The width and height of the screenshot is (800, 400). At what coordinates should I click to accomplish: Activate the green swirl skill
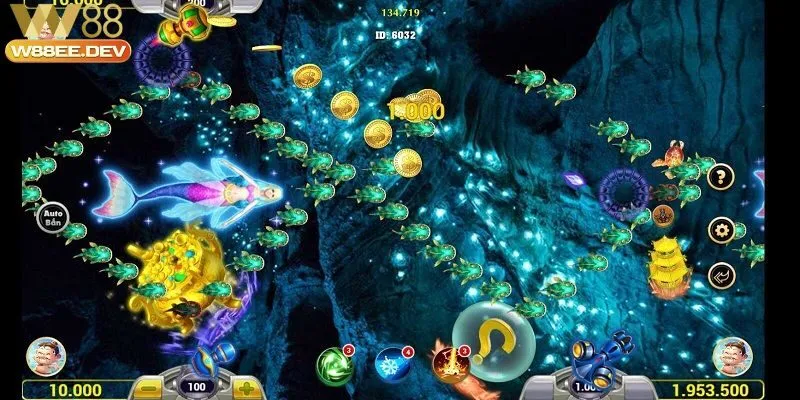331,363
